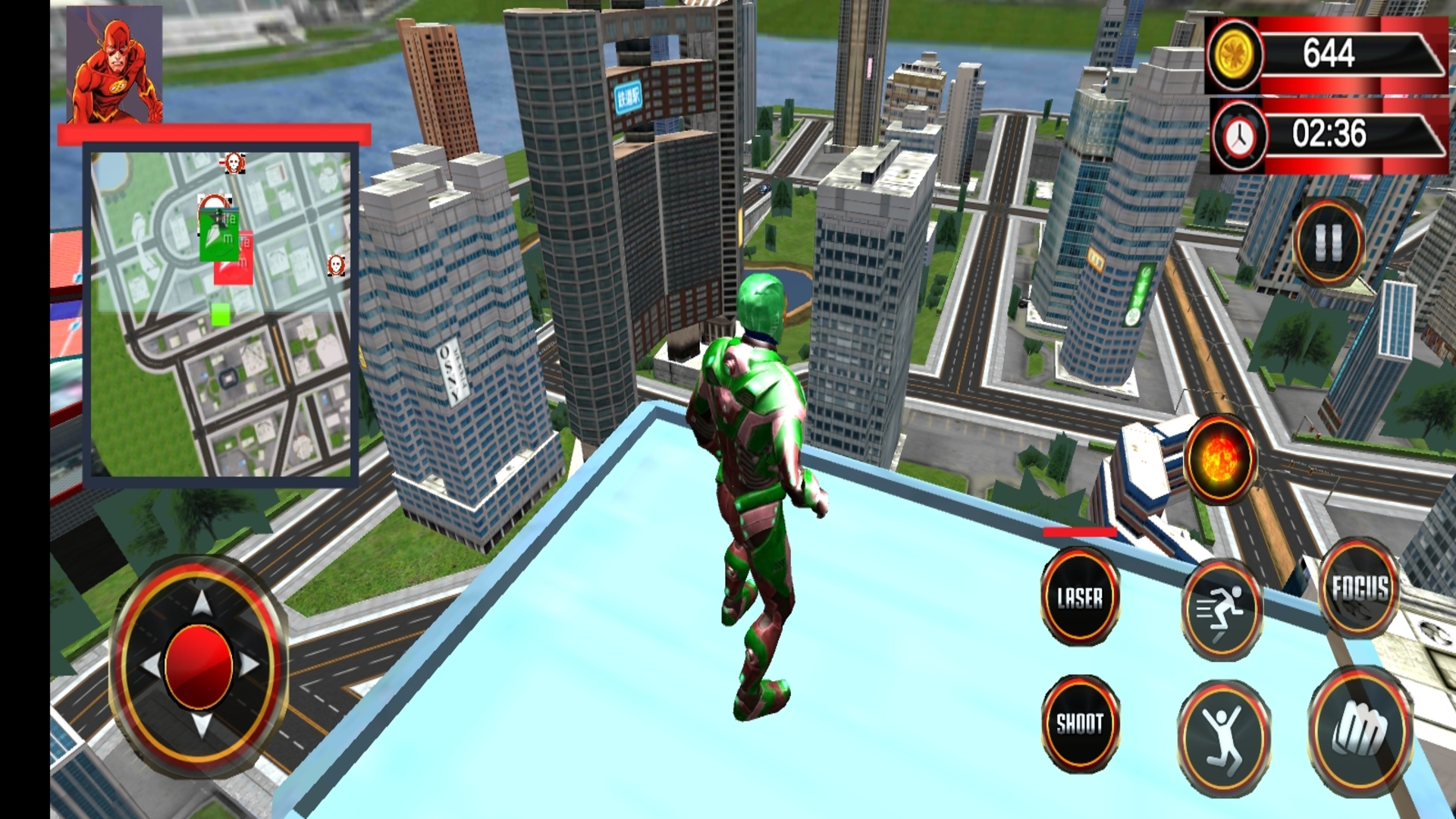
Task: Click the skull enemy marker on the minimap
Action: coord(233,162)
